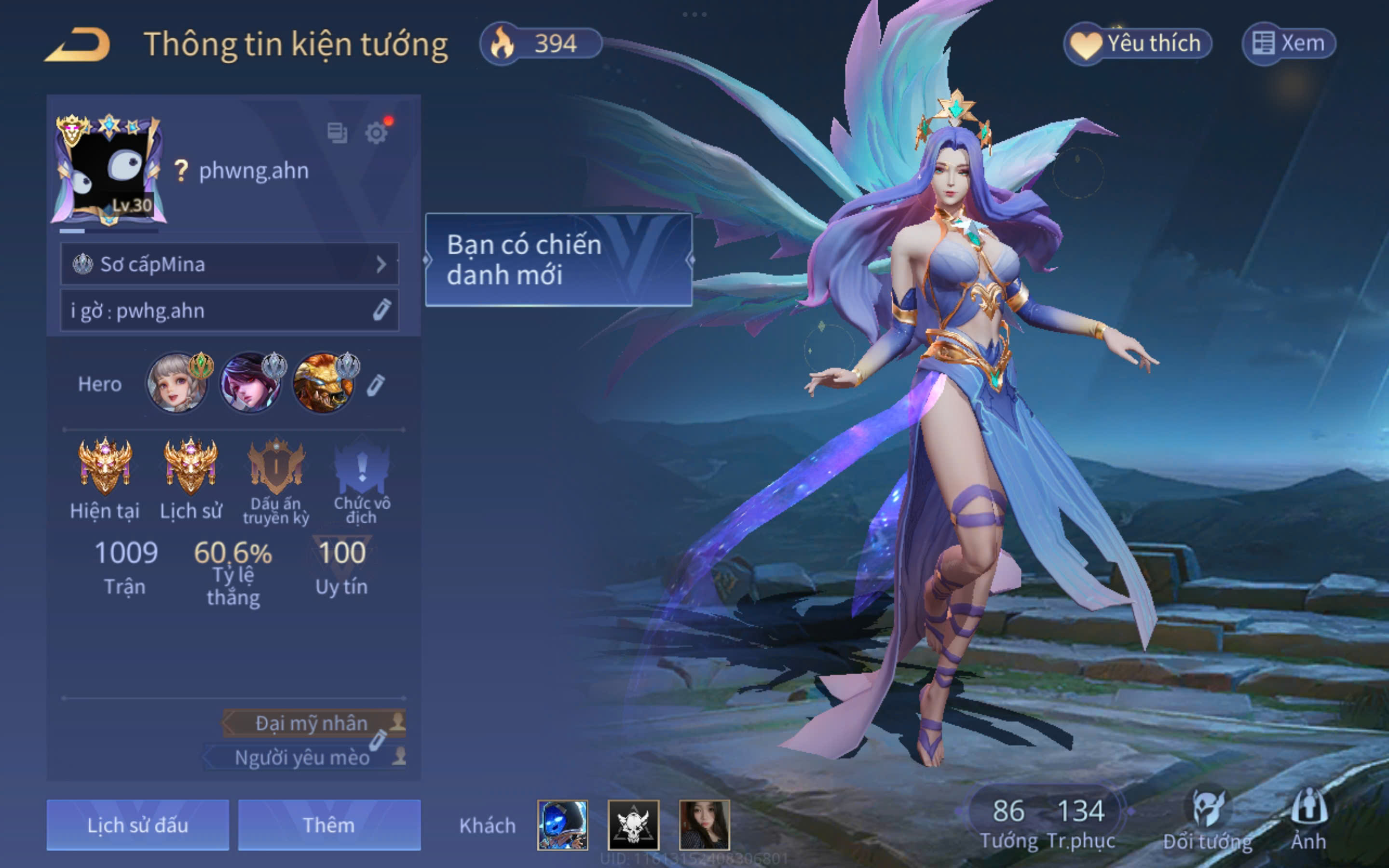Screen dimensions: 1389x868
Task: Select the Sơ cấpMina title row
Action: click(x=229, y=264)
